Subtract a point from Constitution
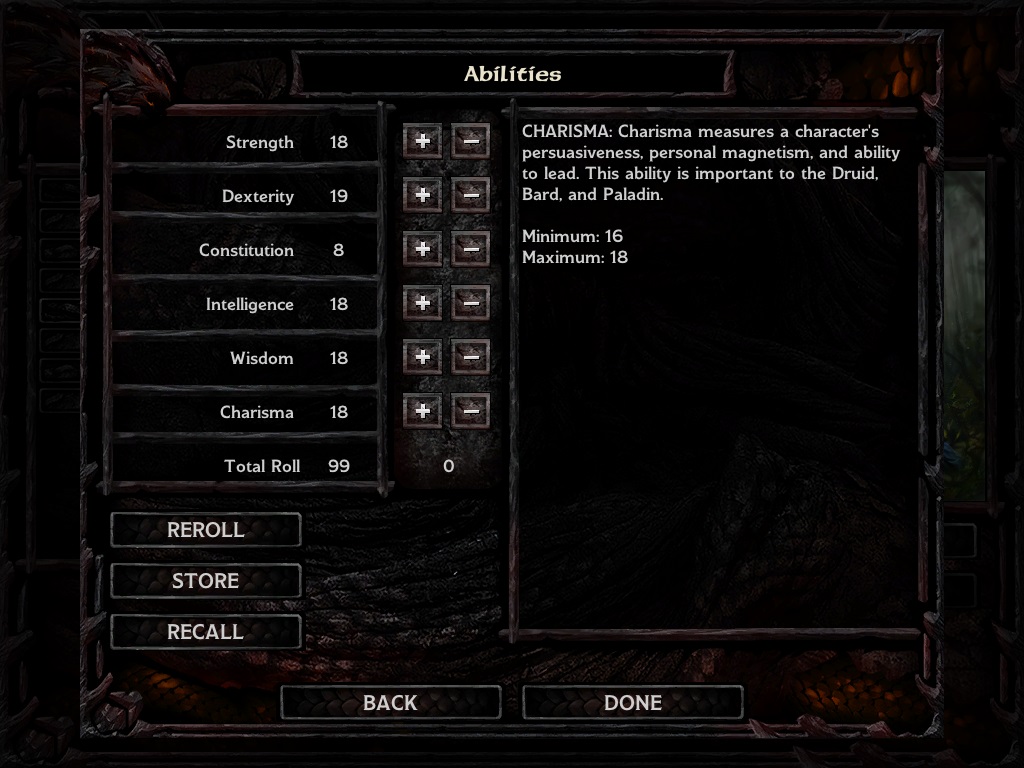Screen dimensions: 1024x768 471,250
